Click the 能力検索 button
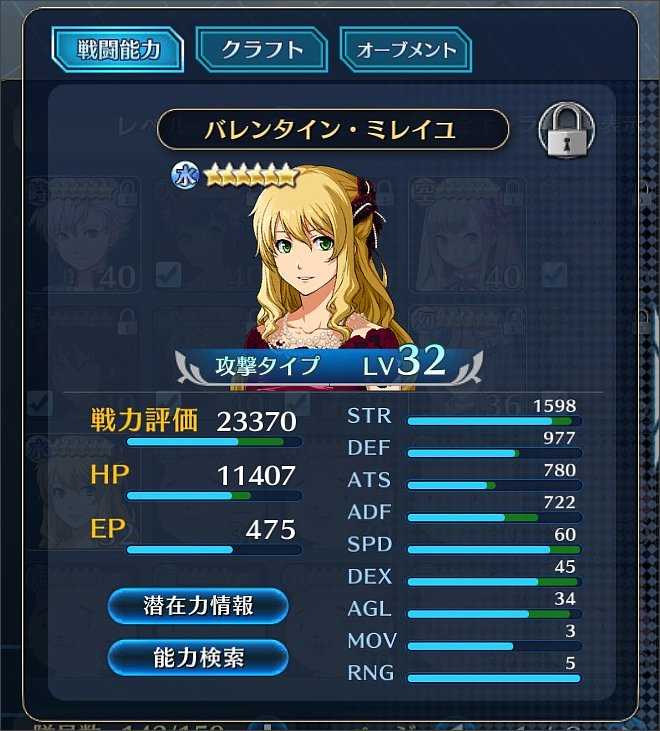Viewport: 660px width, 731px height. point(197,657)
